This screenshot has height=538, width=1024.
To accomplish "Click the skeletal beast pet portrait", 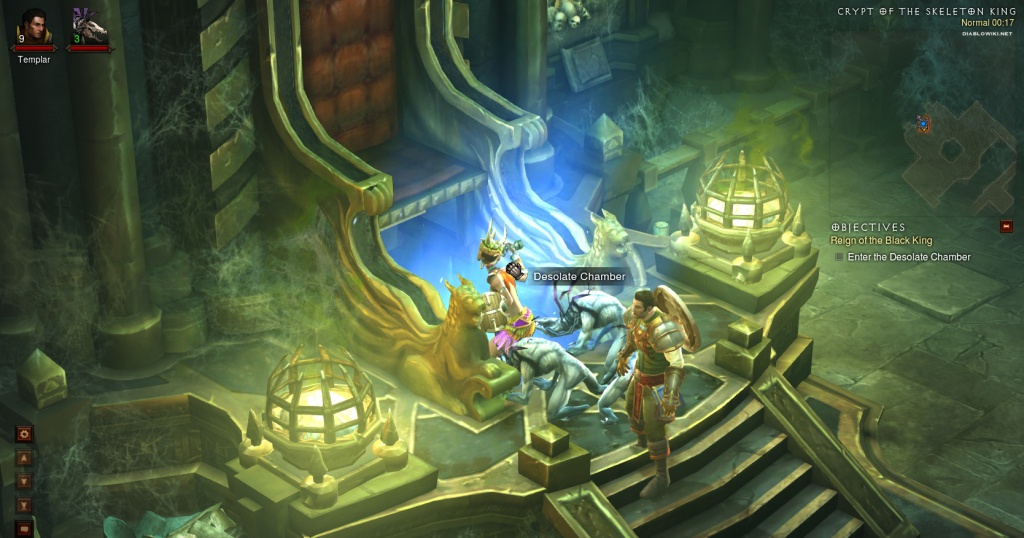I will pos(89,26).
